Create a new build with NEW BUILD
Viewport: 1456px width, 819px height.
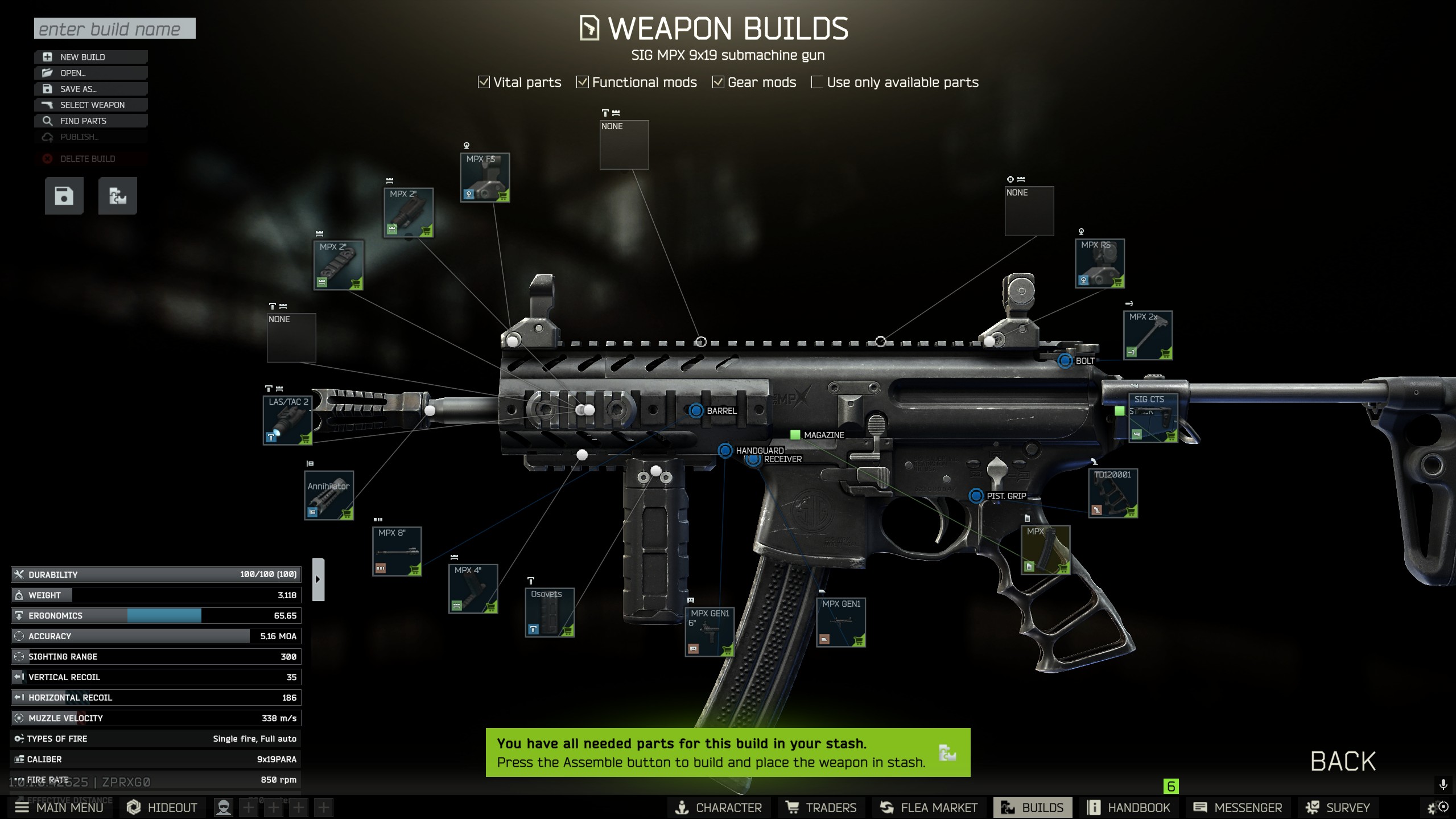[x=91, y=57]
